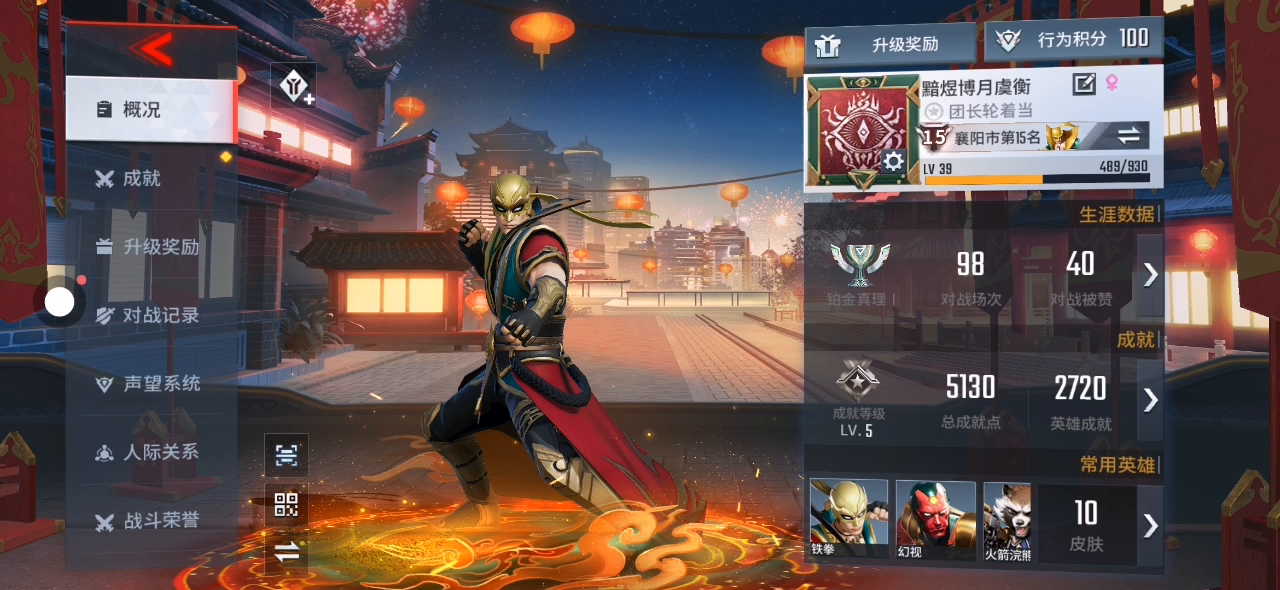
Task: Select the 铁拳 hero portrait
Action: tap(848, 518)
